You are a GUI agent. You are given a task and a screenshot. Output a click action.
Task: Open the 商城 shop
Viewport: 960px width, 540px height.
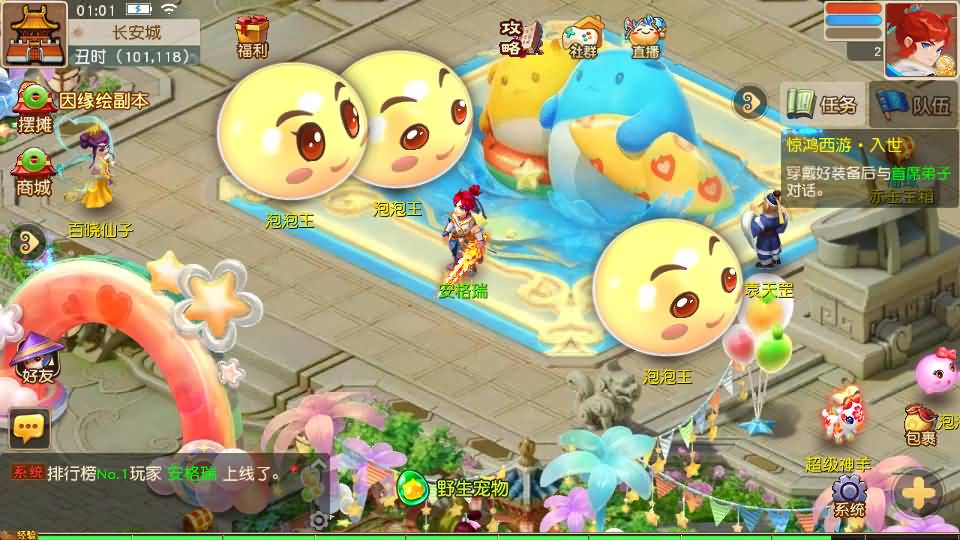tap(33, 170)
